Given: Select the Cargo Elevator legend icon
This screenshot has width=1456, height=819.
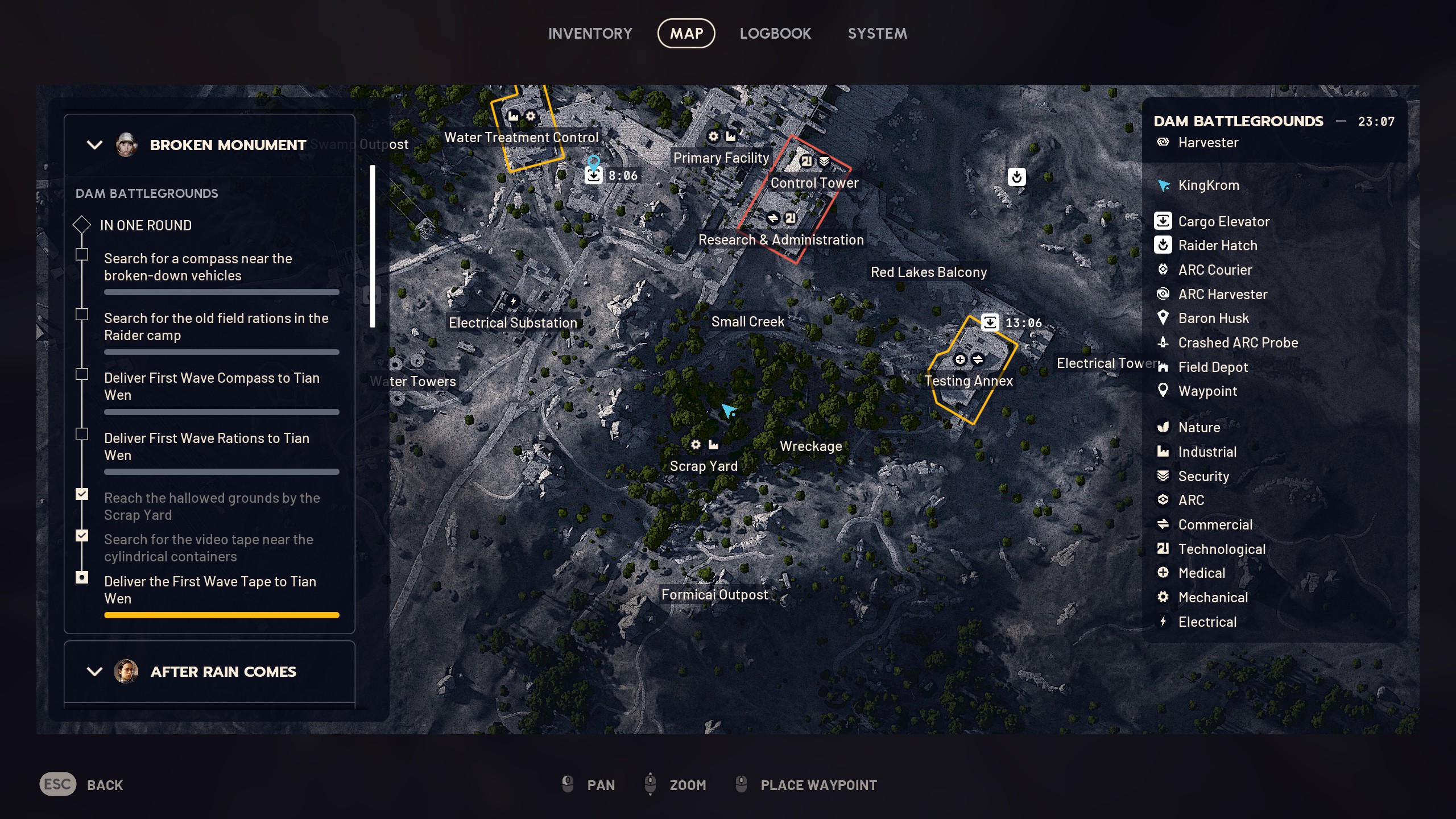Looking at the screenshot, I should (1163, 221).
